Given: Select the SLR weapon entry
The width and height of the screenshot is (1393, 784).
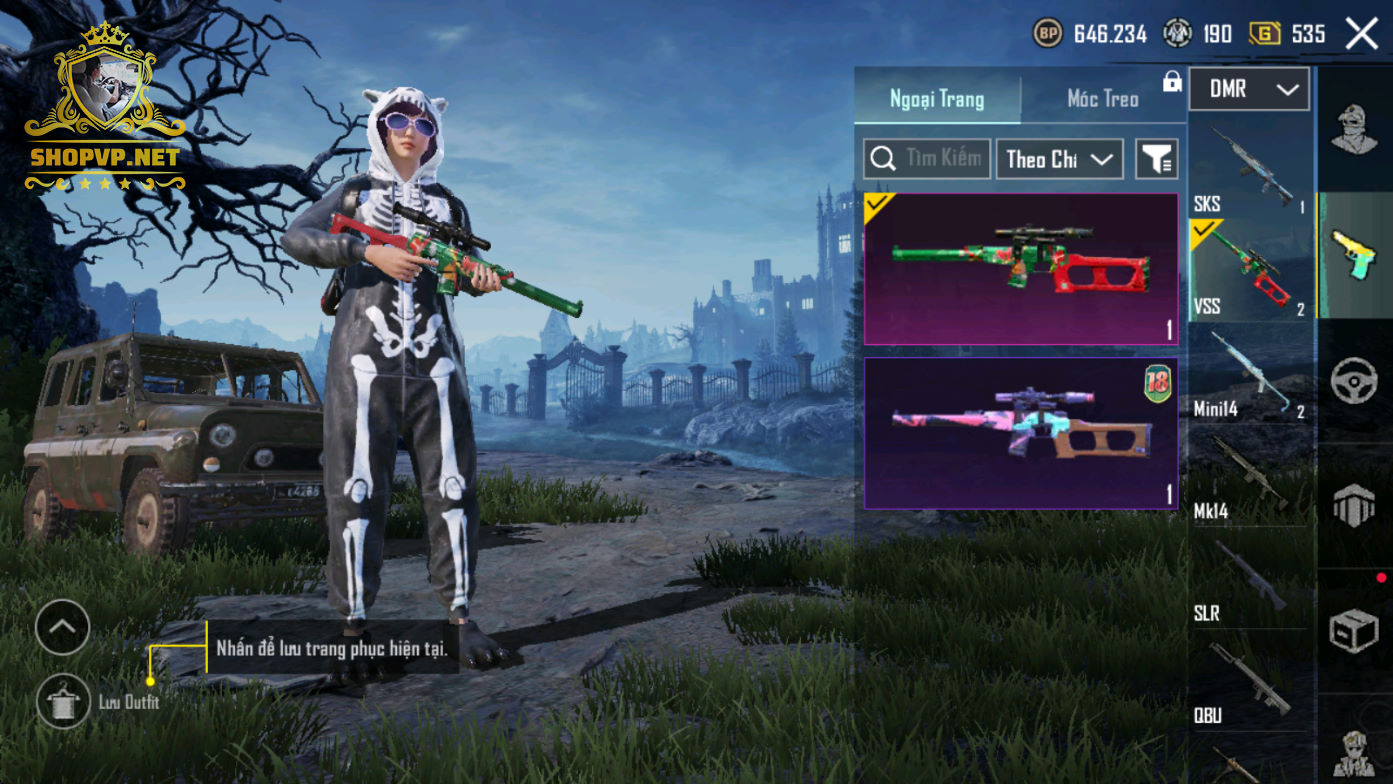Looking at the screenshot, I should coord(1250,580).
